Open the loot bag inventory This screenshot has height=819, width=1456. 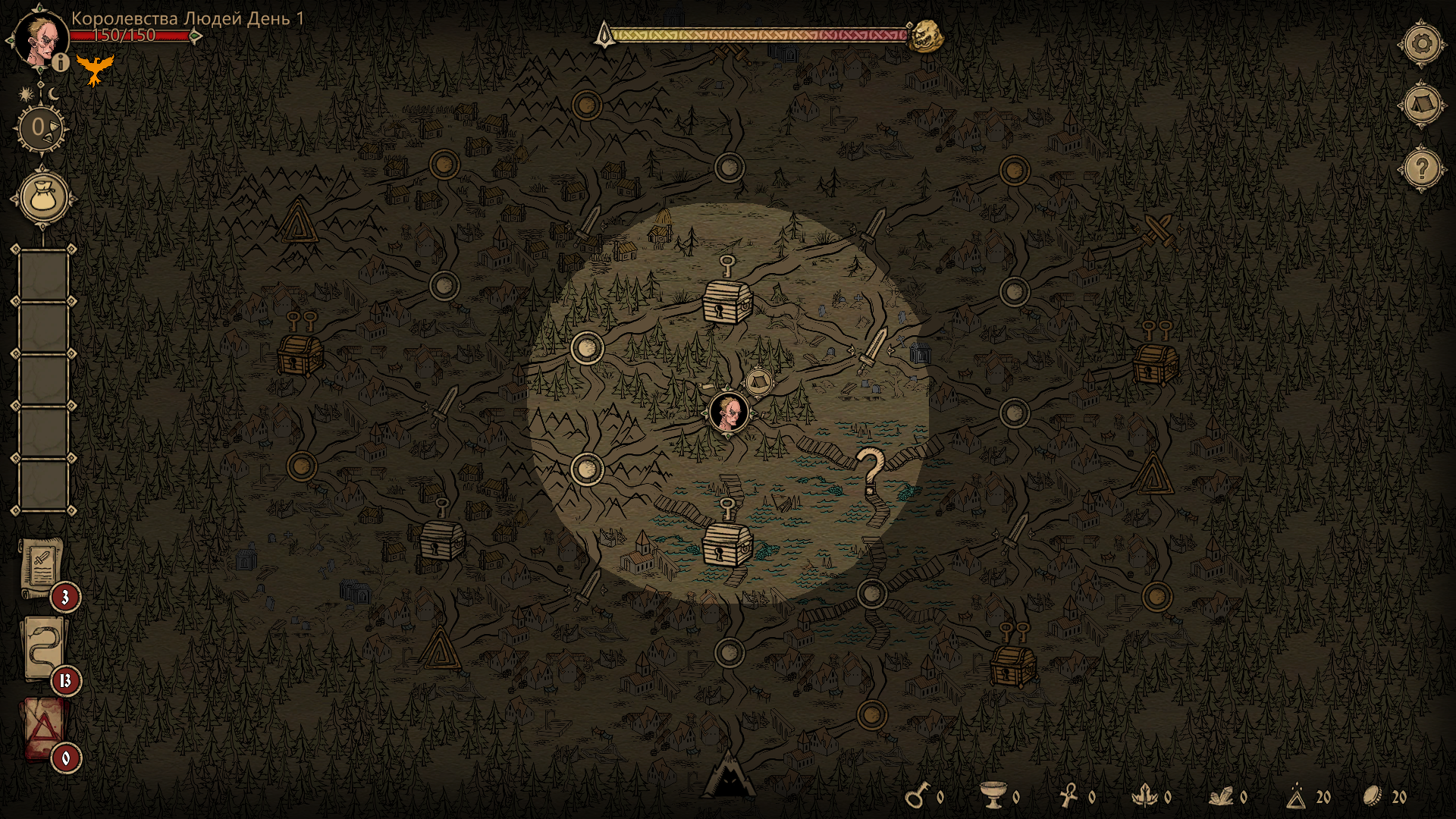tap(43, 198)
